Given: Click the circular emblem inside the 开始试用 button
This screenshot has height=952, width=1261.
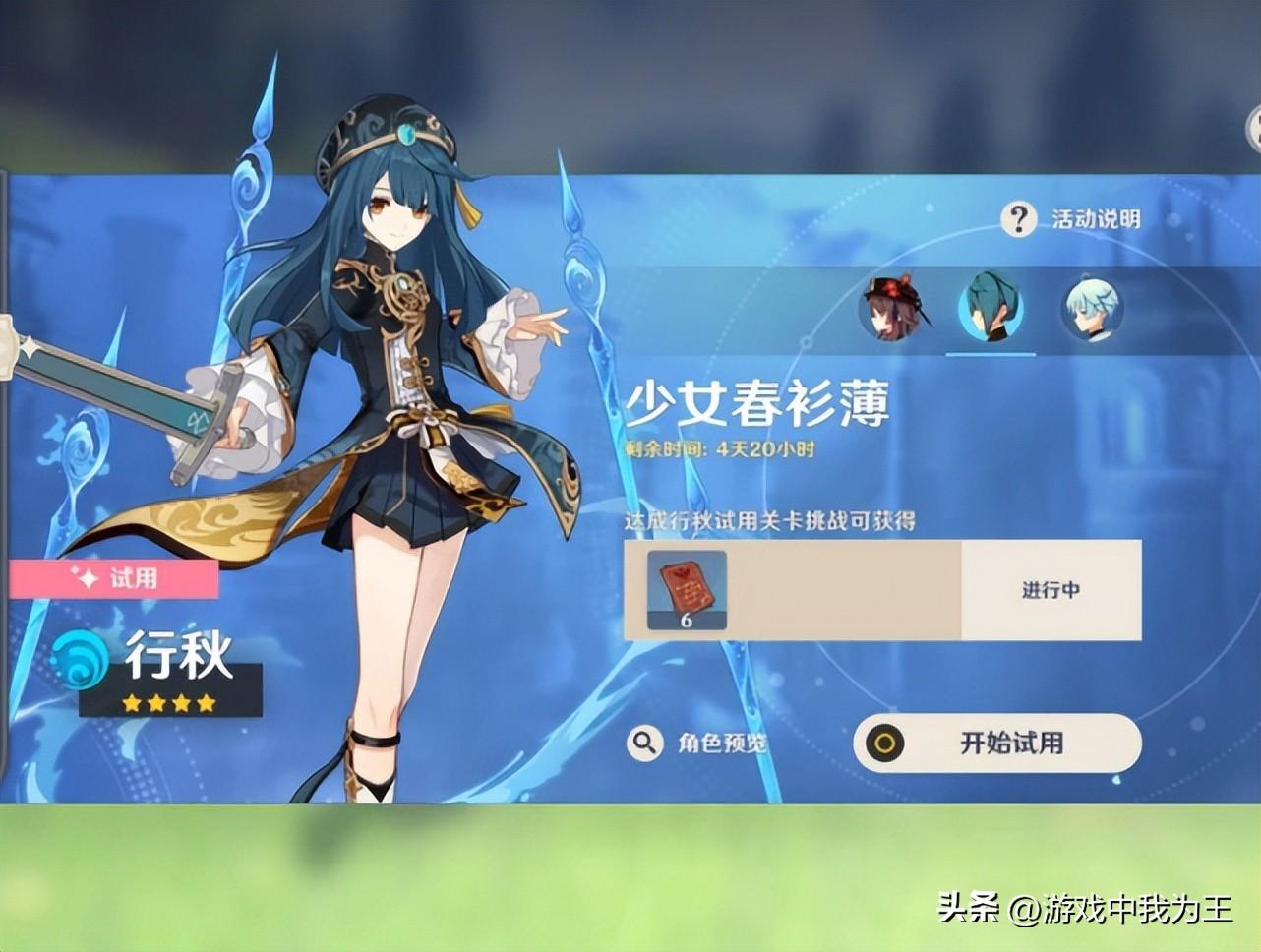Looking at the screenshot, I should 885,744.
